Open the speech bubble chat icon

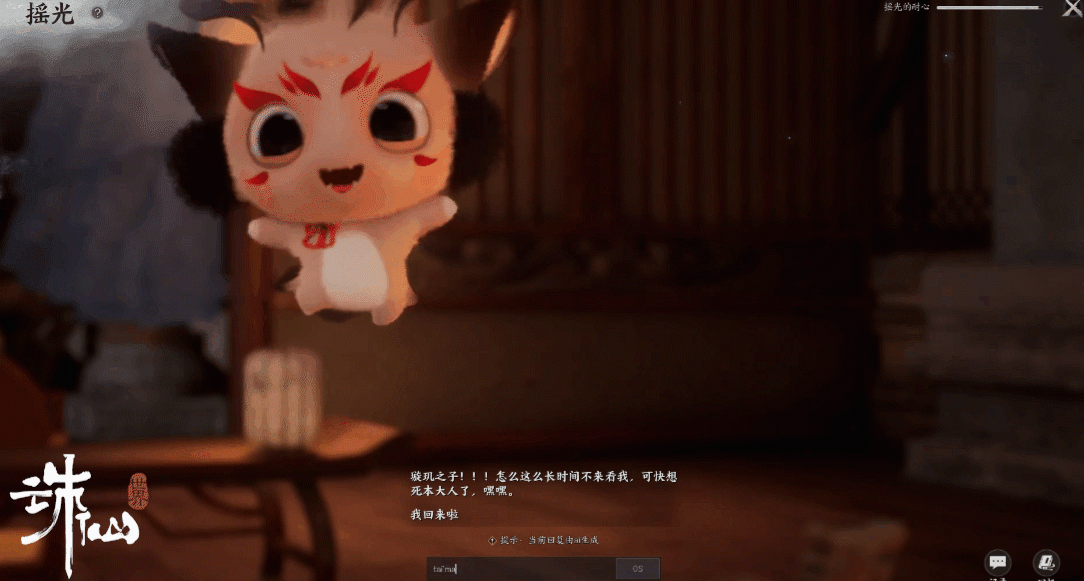997,562
